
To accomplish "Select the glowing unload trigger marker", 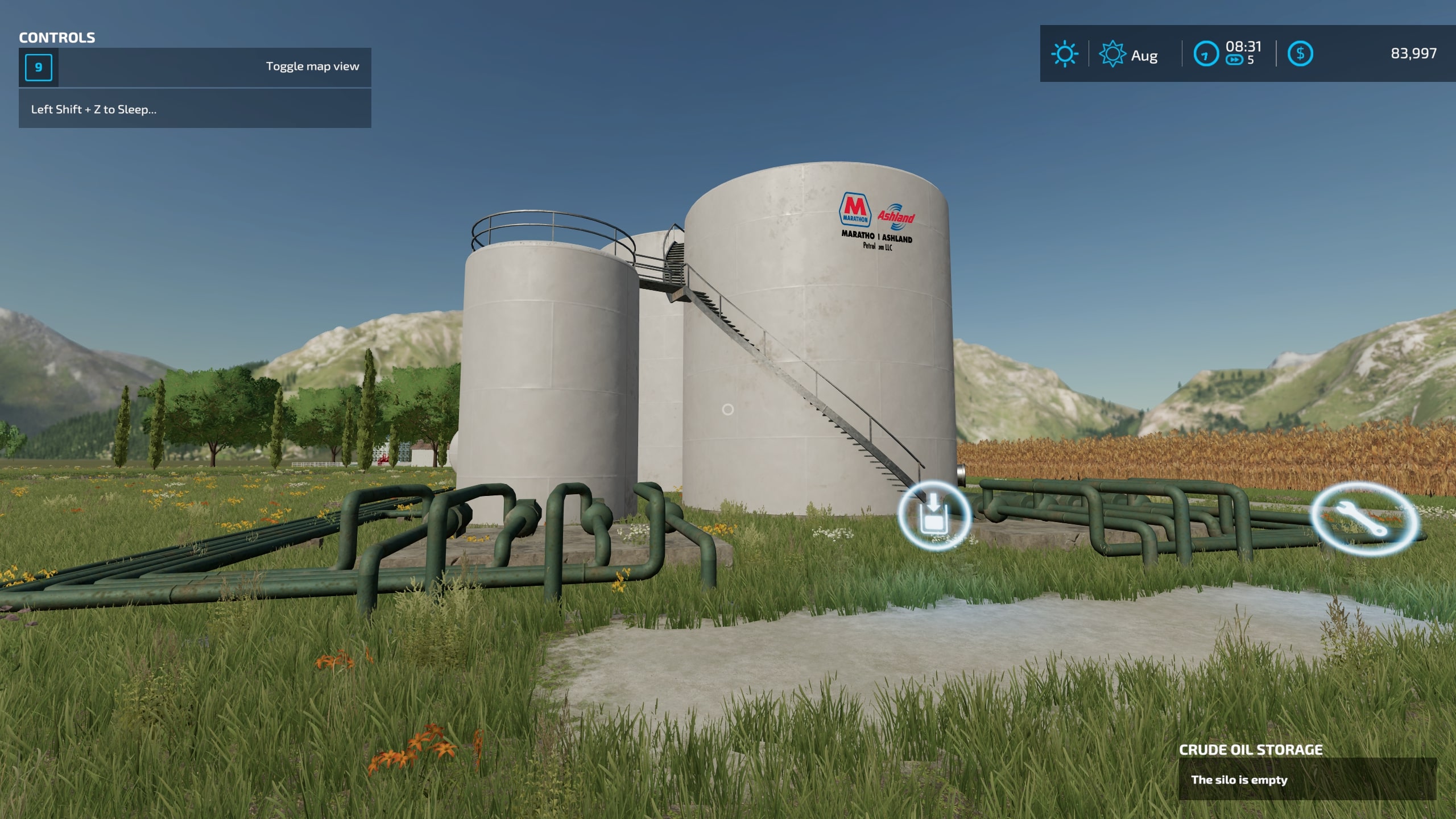I will (x=933, y=515).
